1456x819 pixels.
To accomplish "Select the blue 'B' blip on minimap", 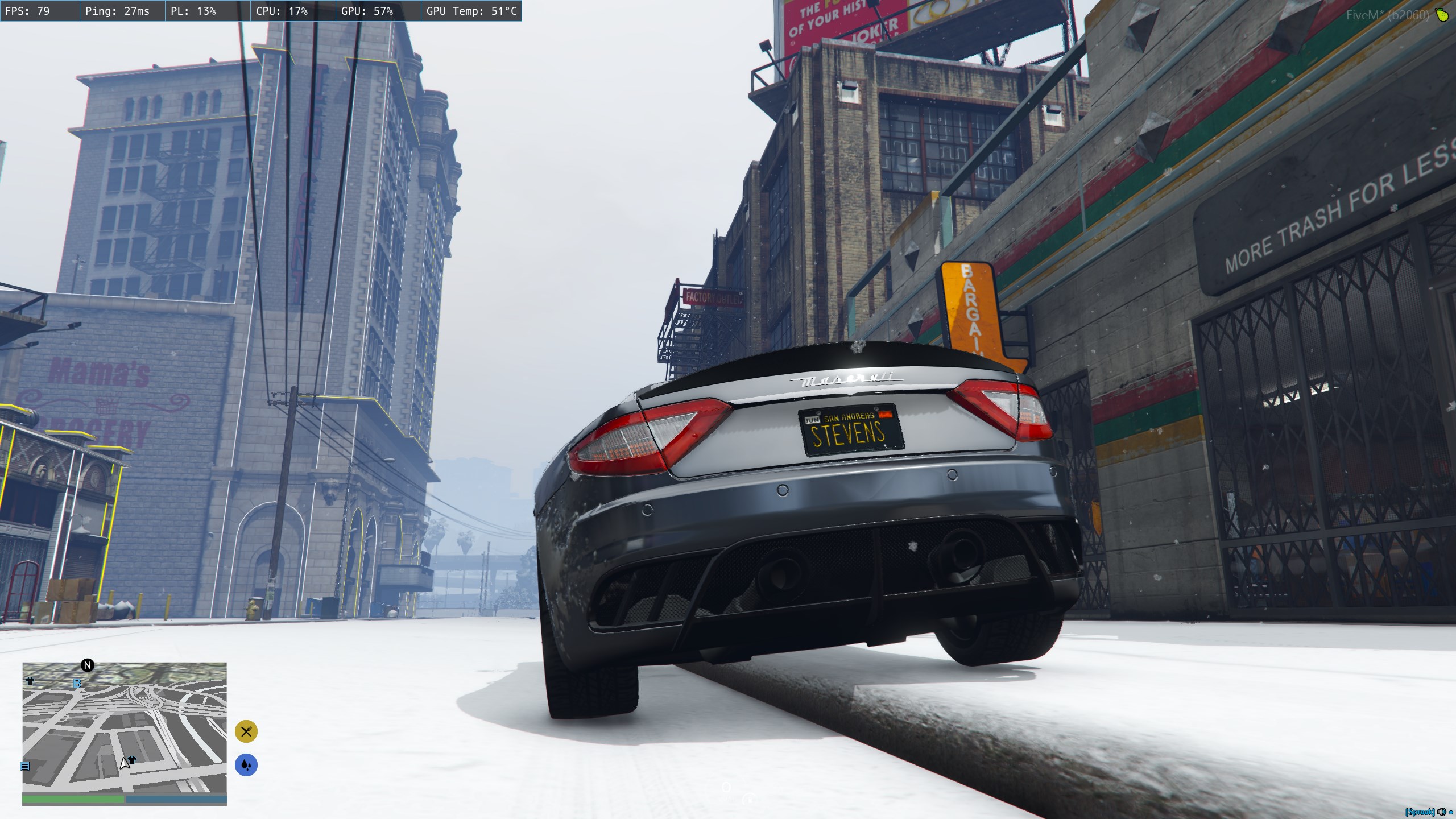I will tap(77, 684).
